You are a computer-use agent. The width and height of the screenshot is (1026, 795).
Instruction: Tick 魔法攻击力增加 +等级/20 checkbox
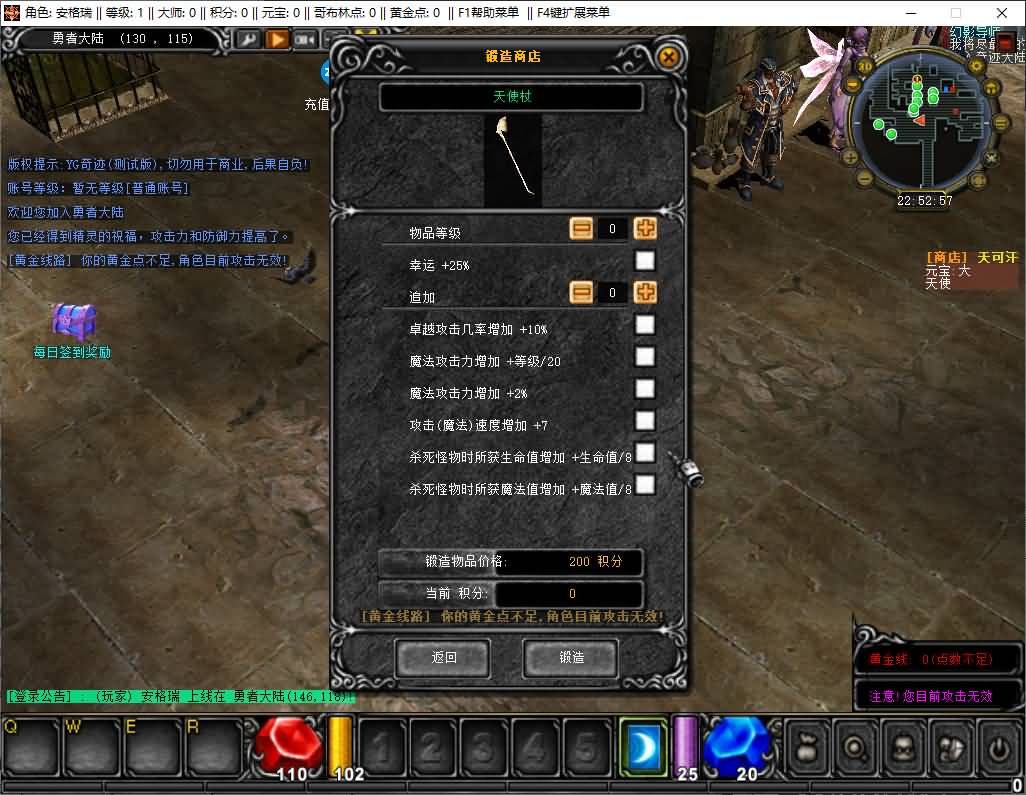(646, 357)
